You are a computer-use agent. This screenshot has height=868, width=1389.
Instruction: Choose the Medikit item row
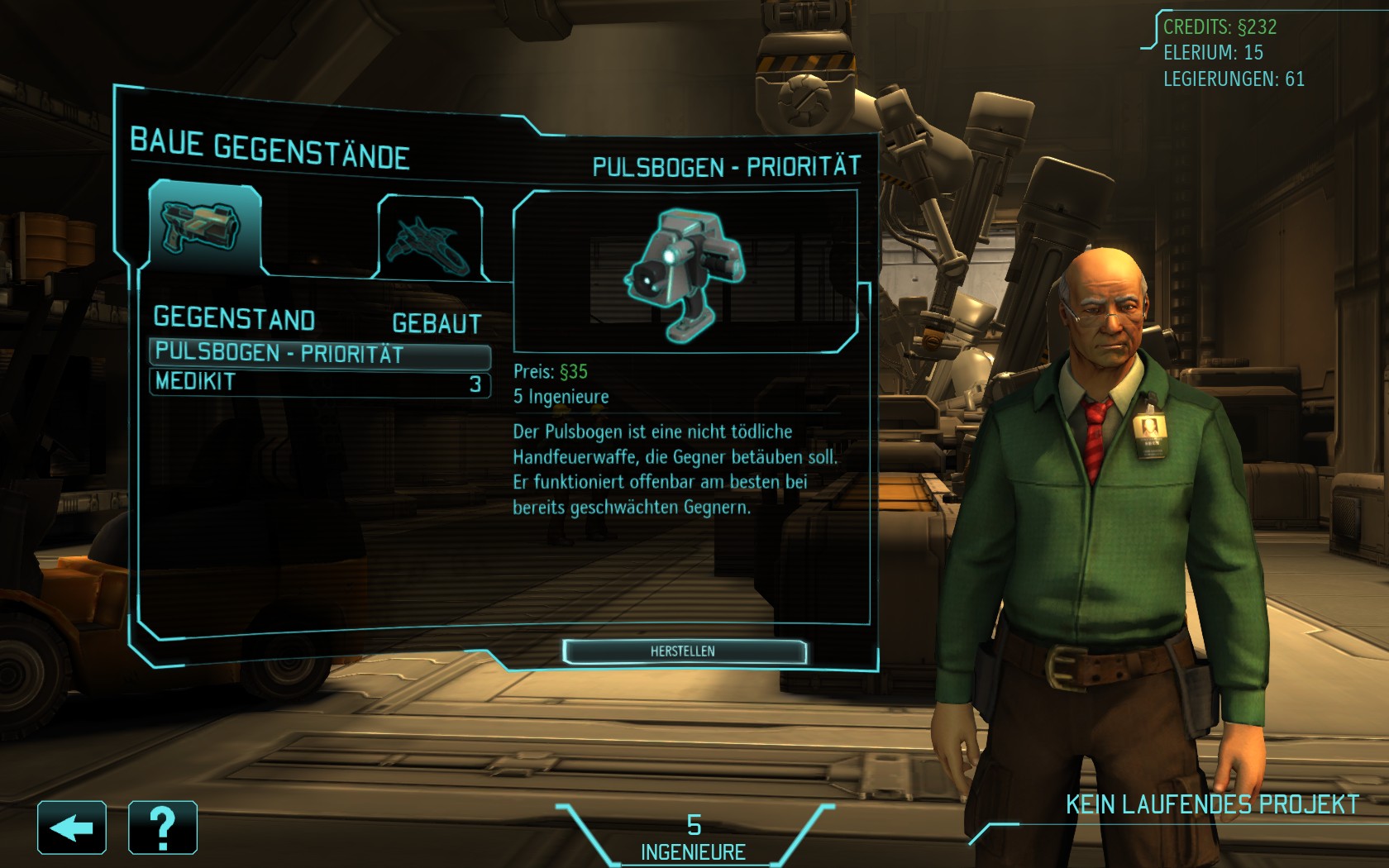(319, 383)
